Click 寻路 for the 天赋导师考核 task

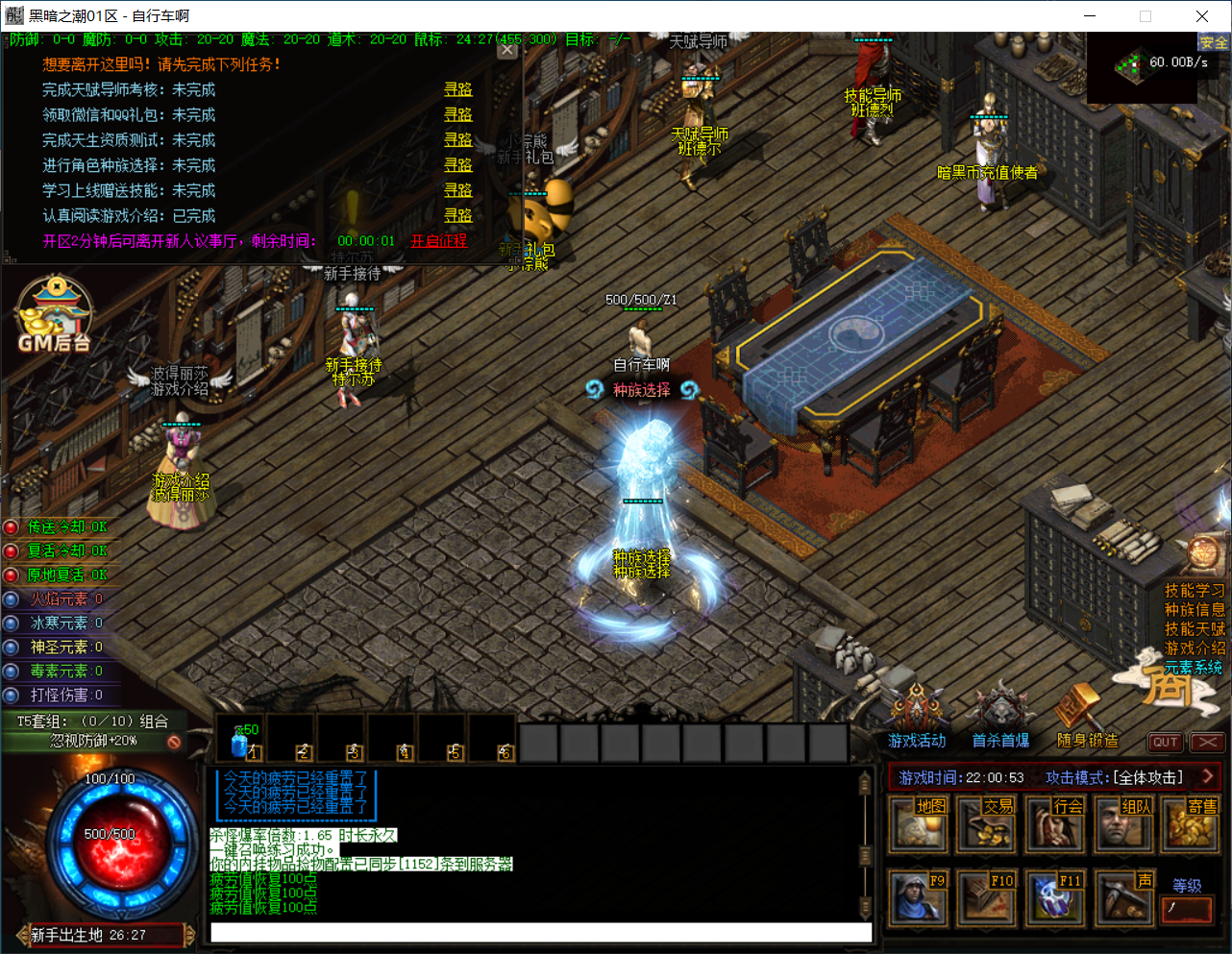(x=457, y=89)
